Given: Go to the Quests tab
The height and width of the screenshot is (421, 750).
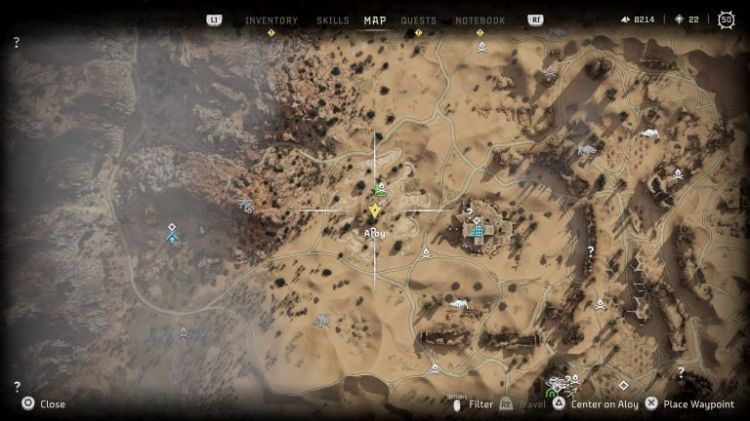Looking at the screenshot, I should click(418, 20).
